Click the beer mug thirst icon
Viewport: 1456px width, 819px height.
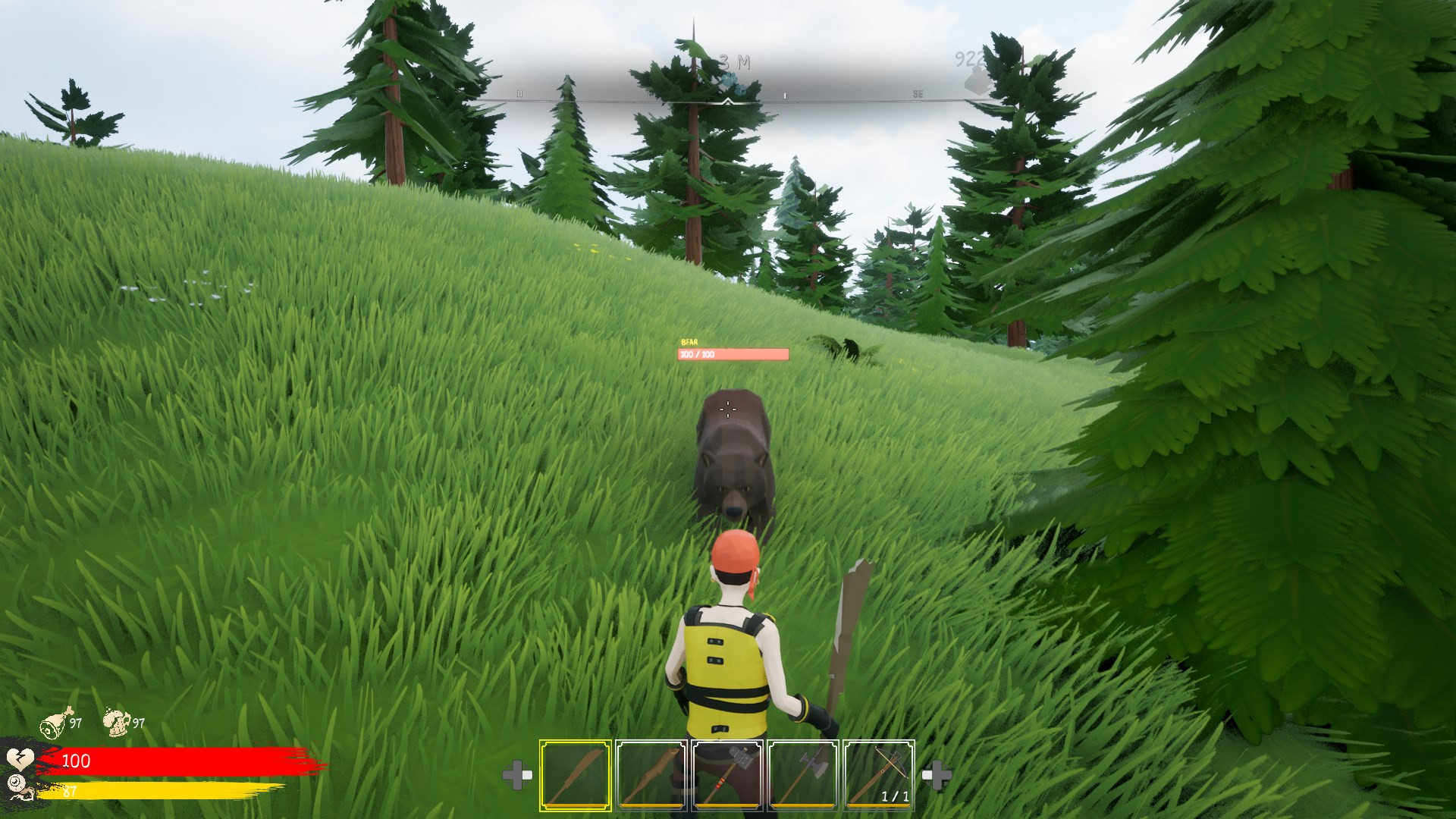pos(117,721)
